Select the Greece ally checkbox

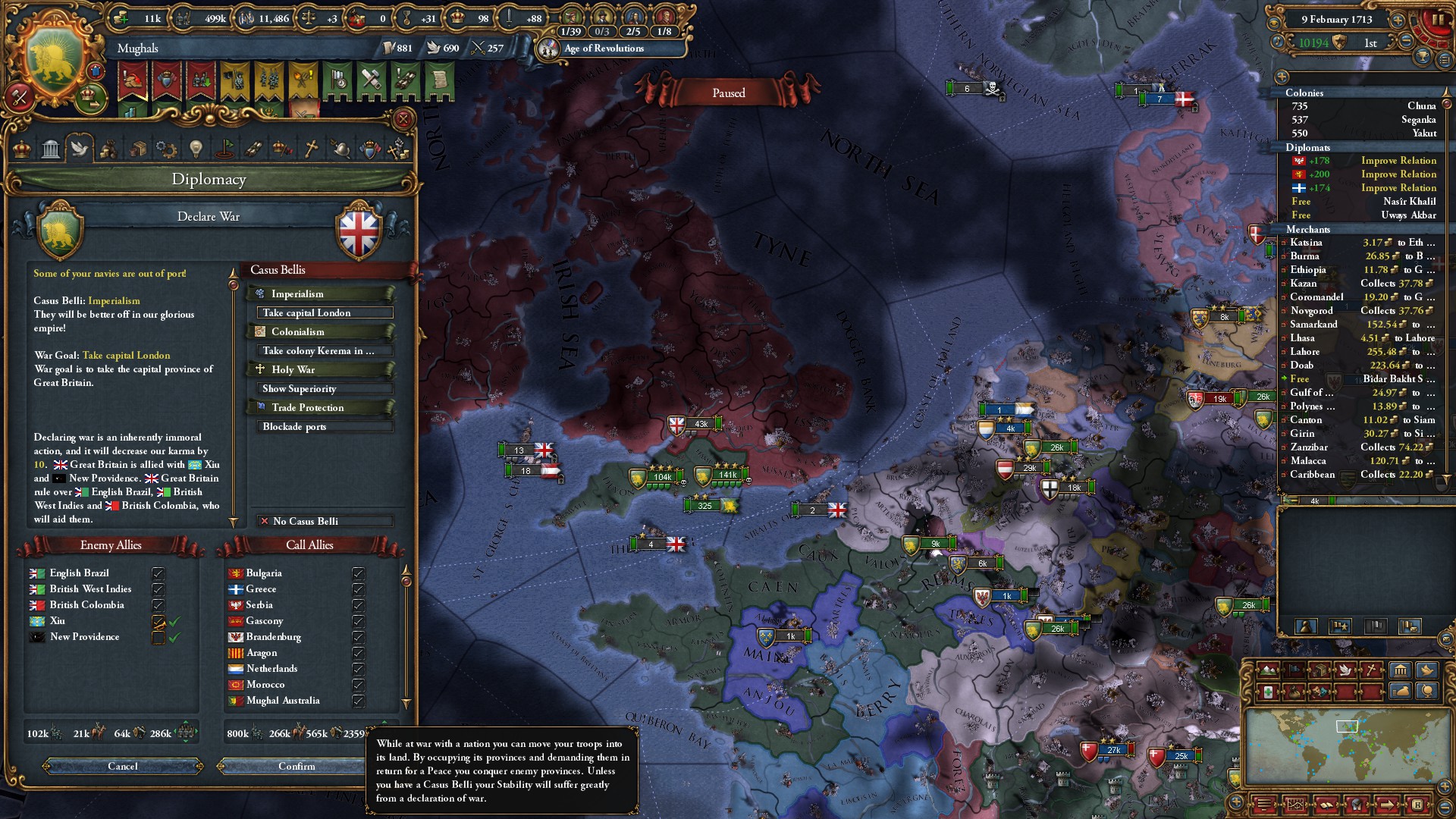coord(358,590)
